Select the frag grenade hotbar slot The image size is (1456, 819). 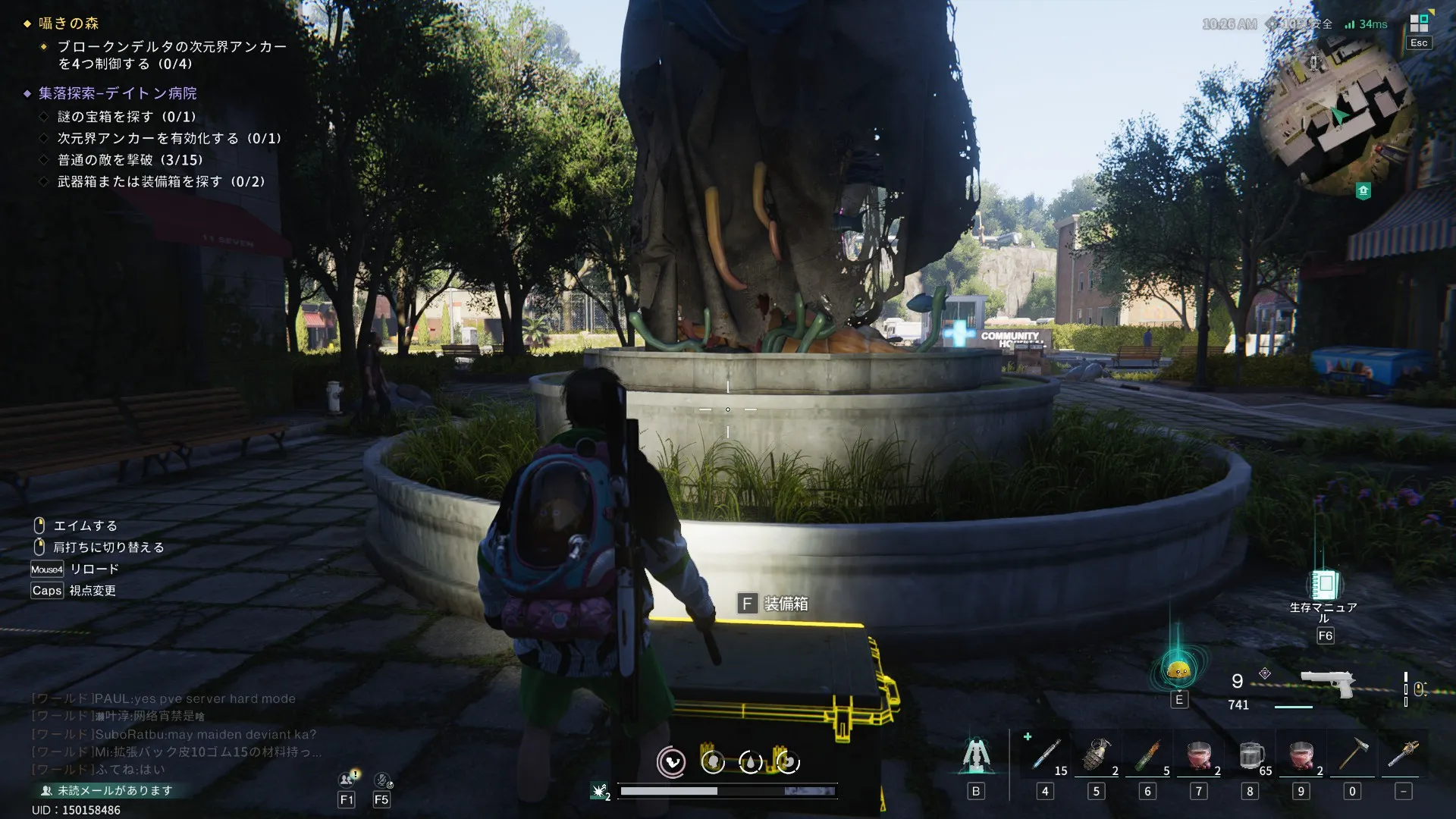tap(1097, 755)
